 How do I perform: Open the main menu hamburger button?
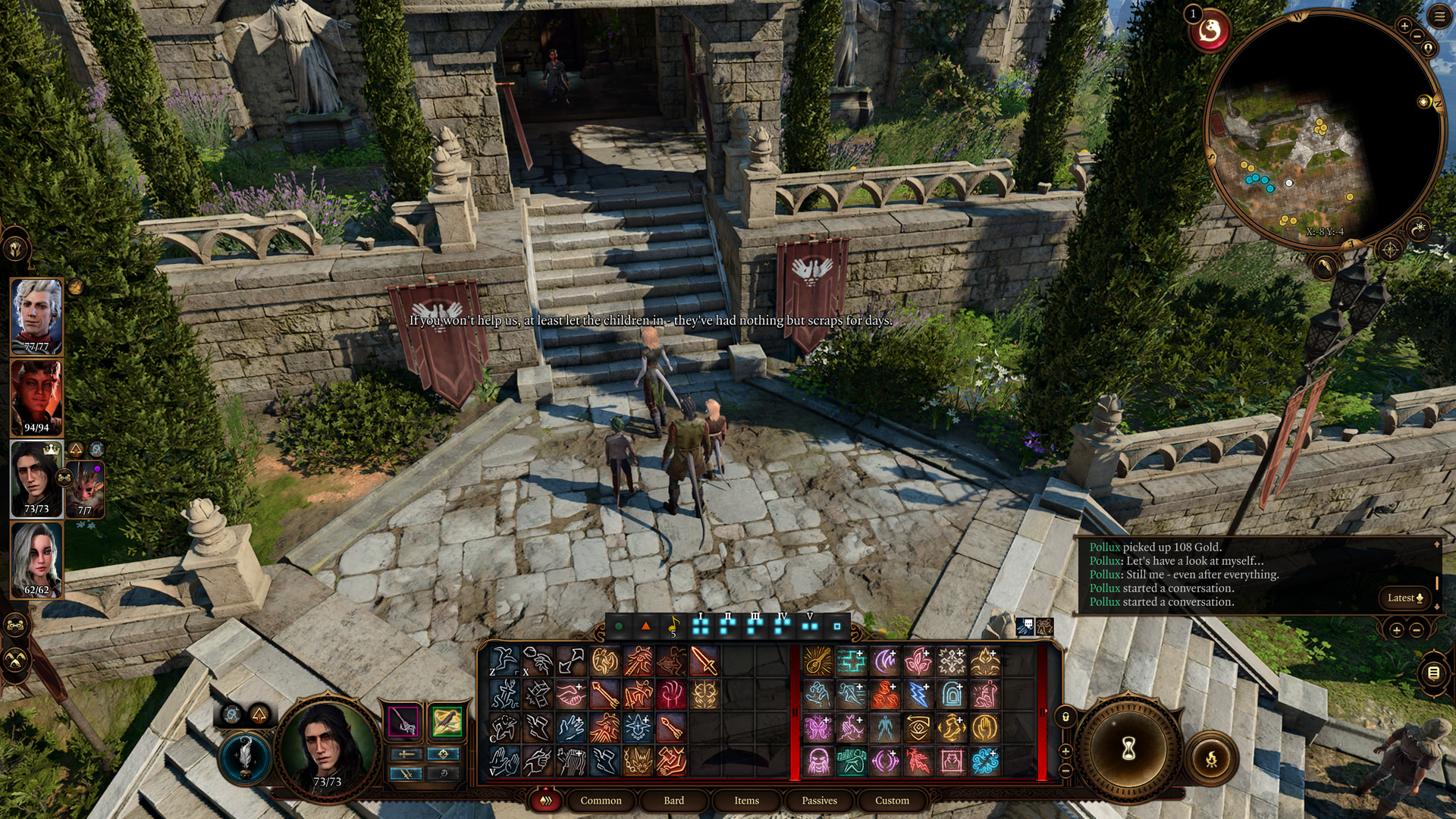click(x=1439, y=17)
